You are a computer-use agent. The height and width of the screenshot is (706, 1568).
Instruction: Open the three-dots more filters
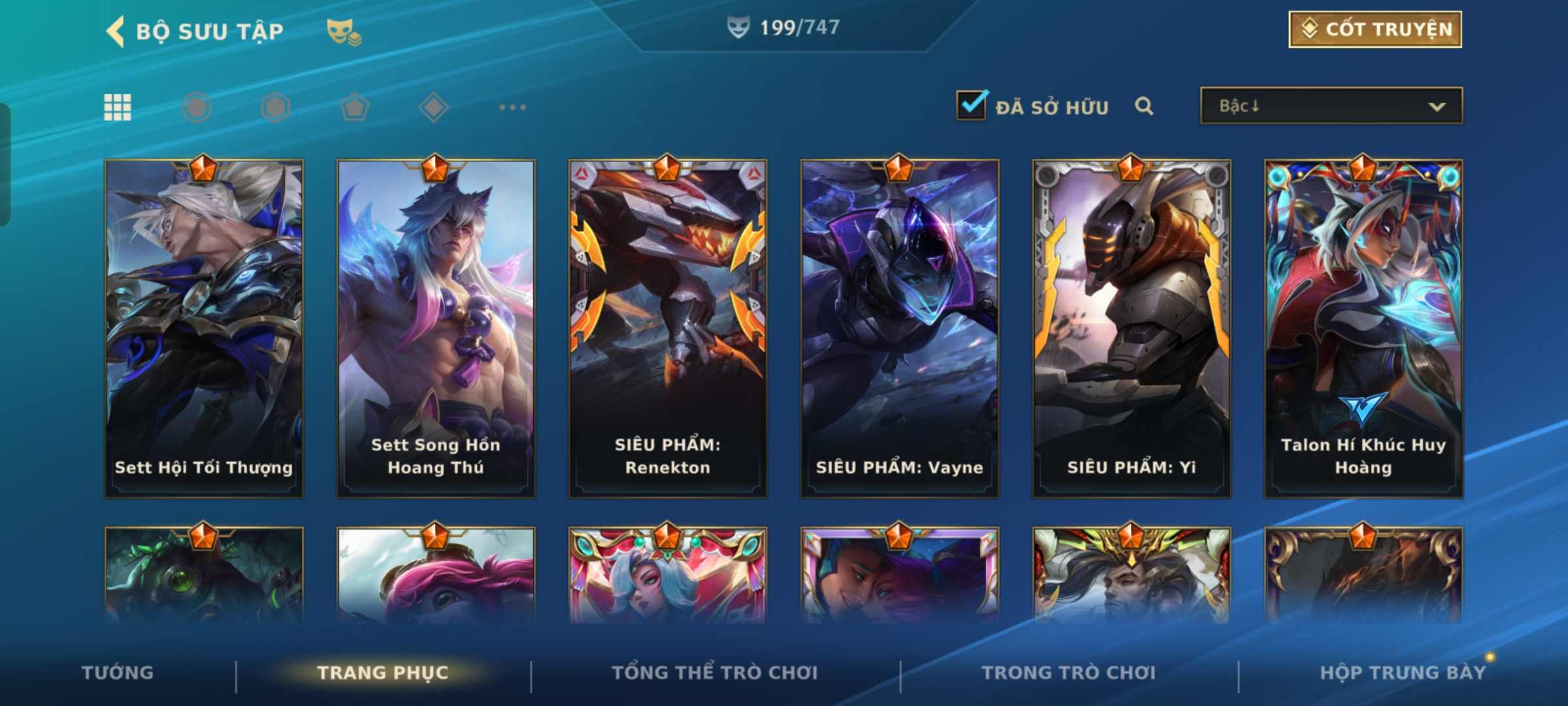click(512, 107)
